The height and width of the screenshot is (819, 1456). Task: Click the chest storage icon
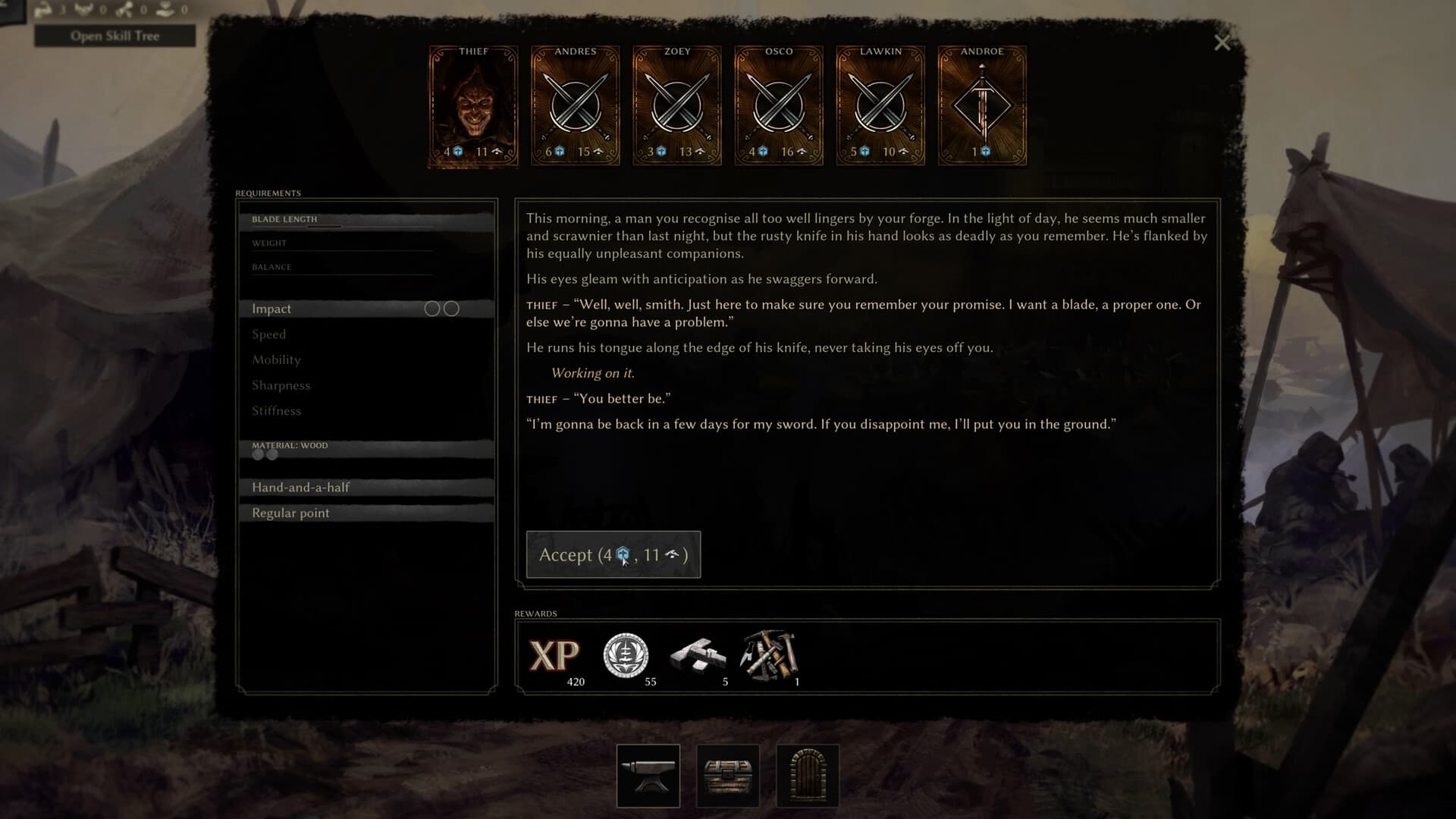(x=730, y=776)
